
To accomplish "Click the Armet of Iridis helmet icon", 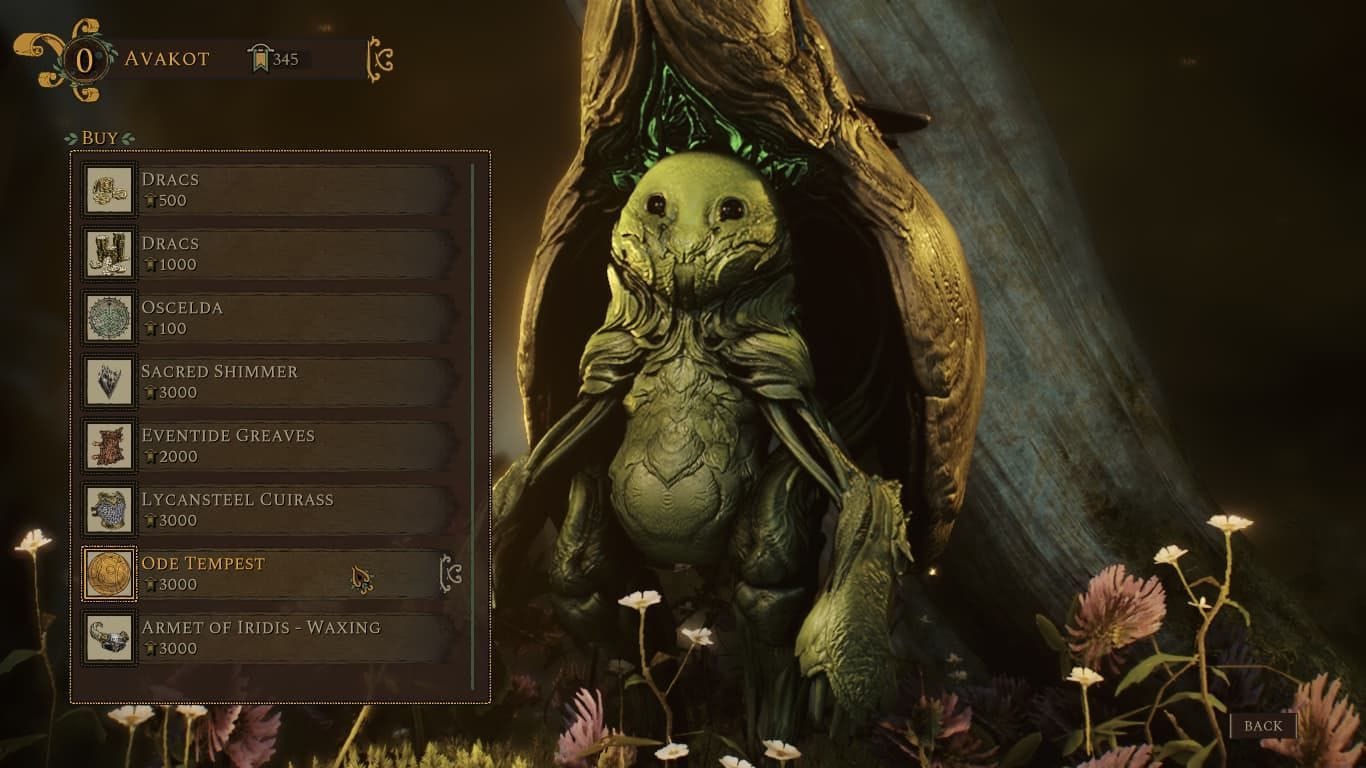I will tap(108, 638).
